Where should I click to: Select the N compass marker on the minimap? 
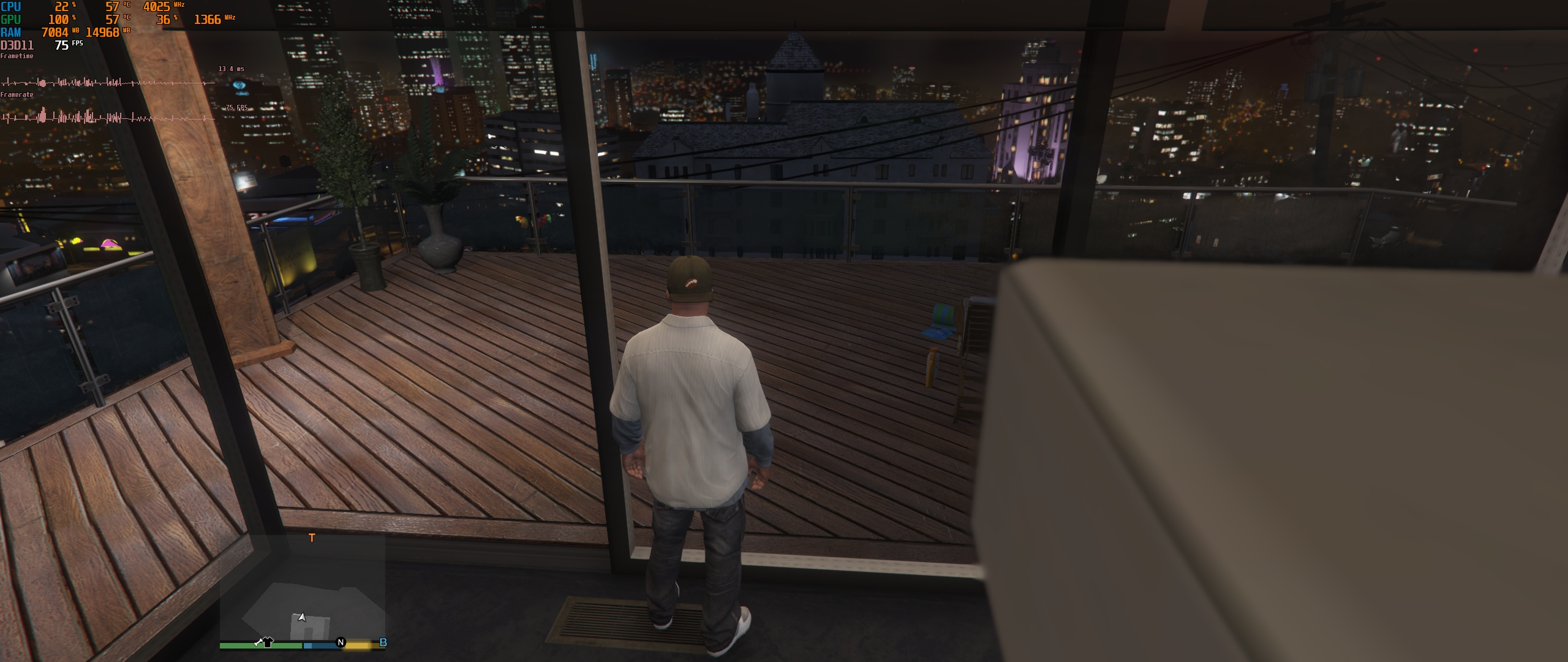[340, 643]
